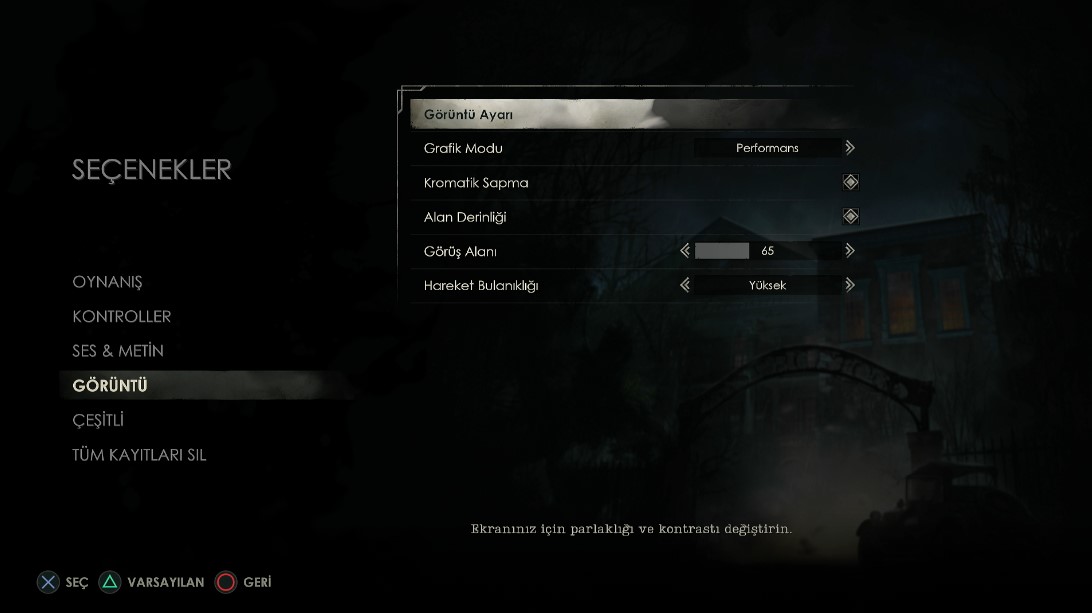Viewport: 1092px width, 613px height.
Task: Click right arrow of Grafik Modu
Action: pyautogui.click(x=850, y=148)
